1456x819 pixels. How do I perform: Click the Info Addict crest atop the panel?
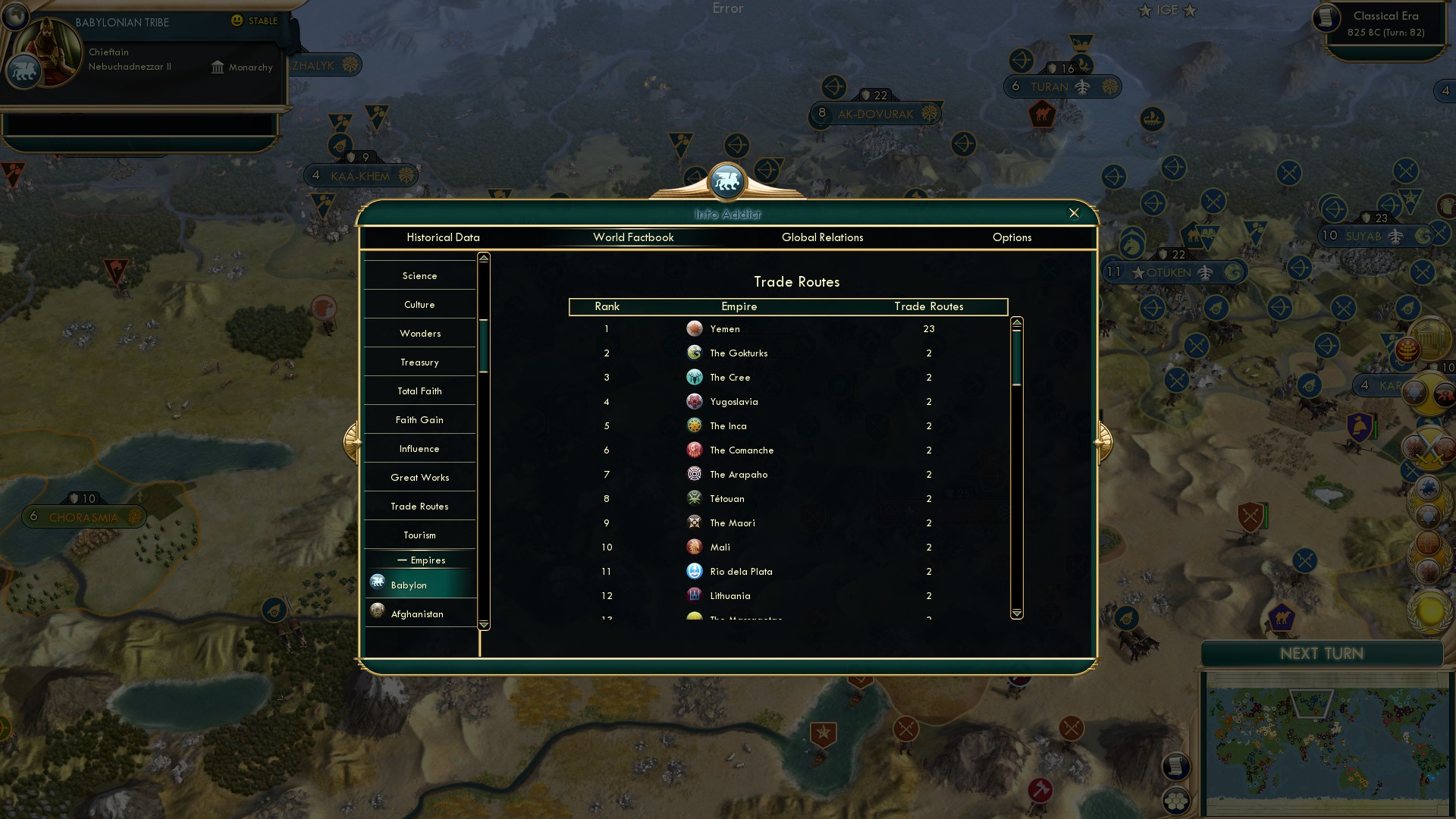727,181
